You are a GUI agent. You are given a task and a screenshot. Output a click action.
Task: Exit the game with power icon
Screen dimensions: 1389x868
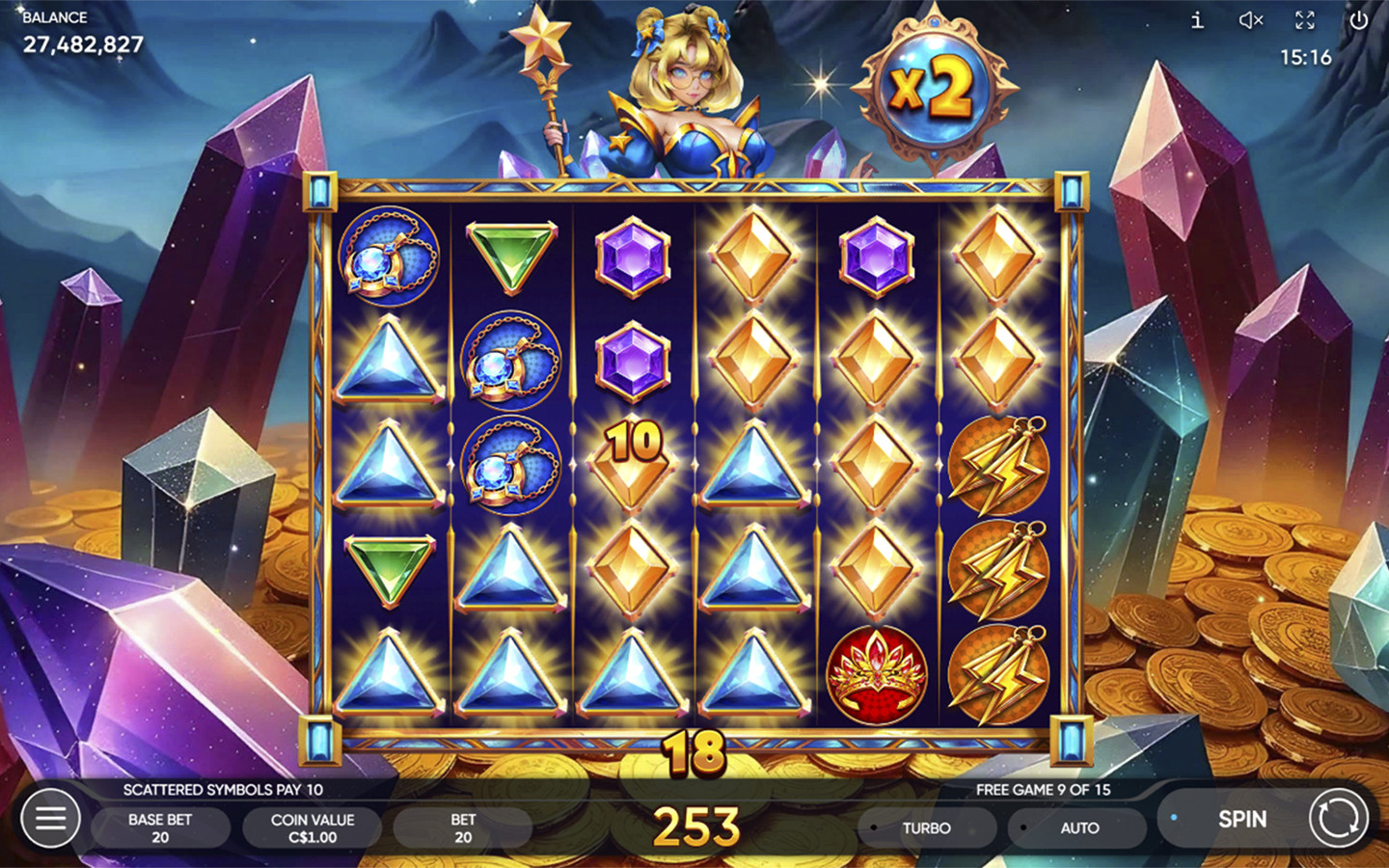1359,20
